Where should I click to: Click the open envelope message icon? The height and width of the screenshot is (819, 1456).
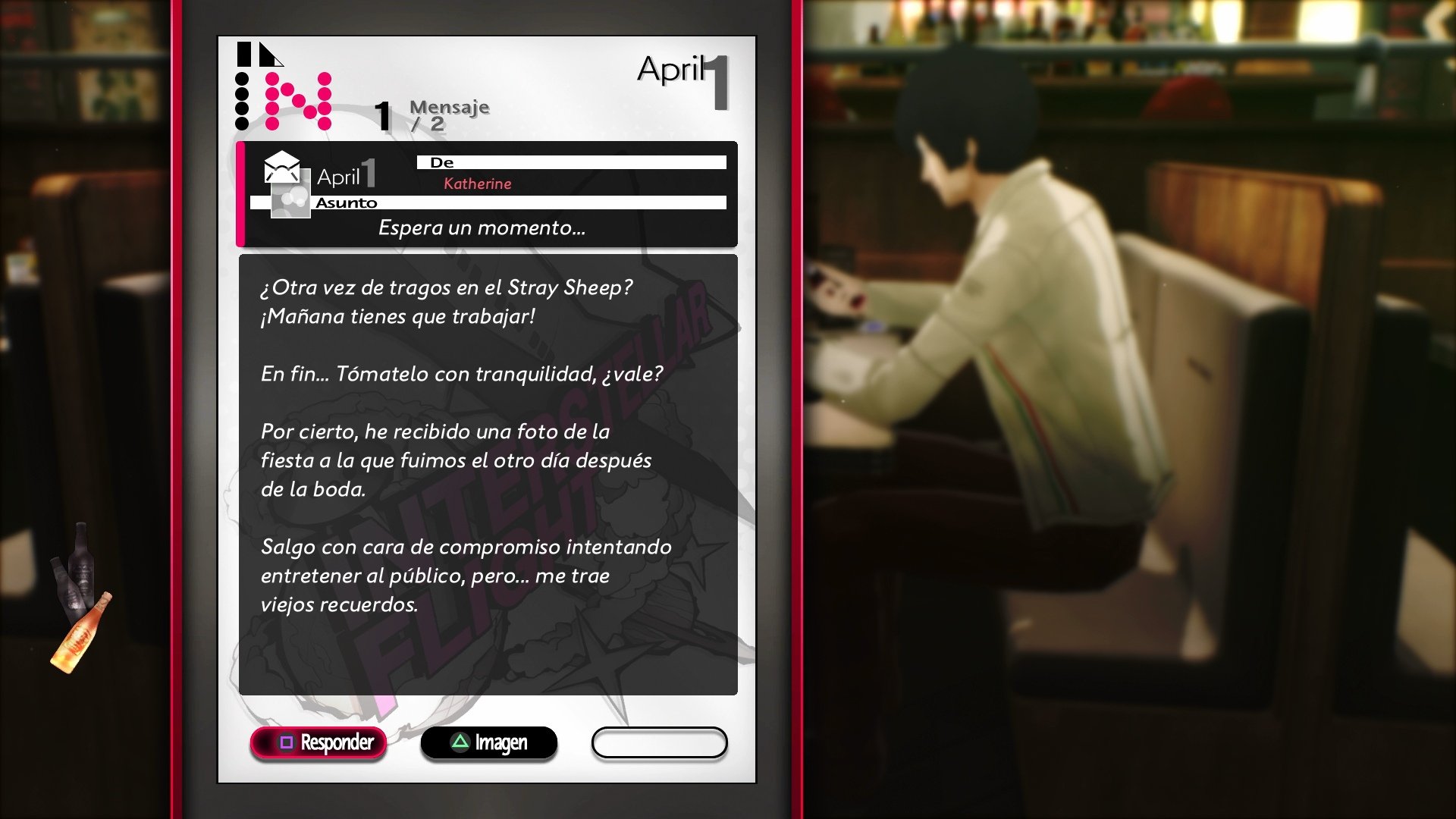coord(281,167)
